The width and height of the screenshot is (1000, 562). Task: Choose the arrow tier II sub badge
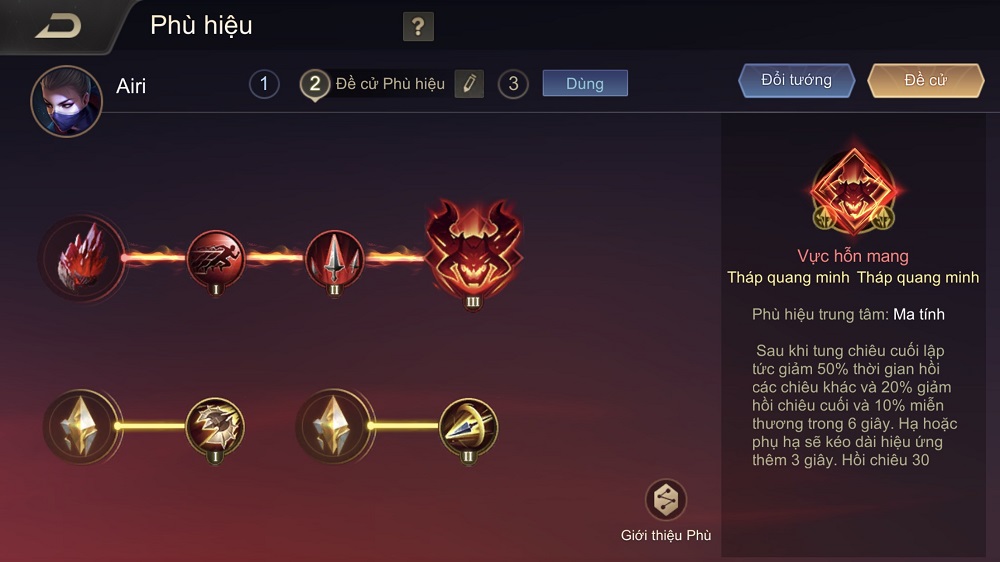pyautogui.click(x=468, y=427)
